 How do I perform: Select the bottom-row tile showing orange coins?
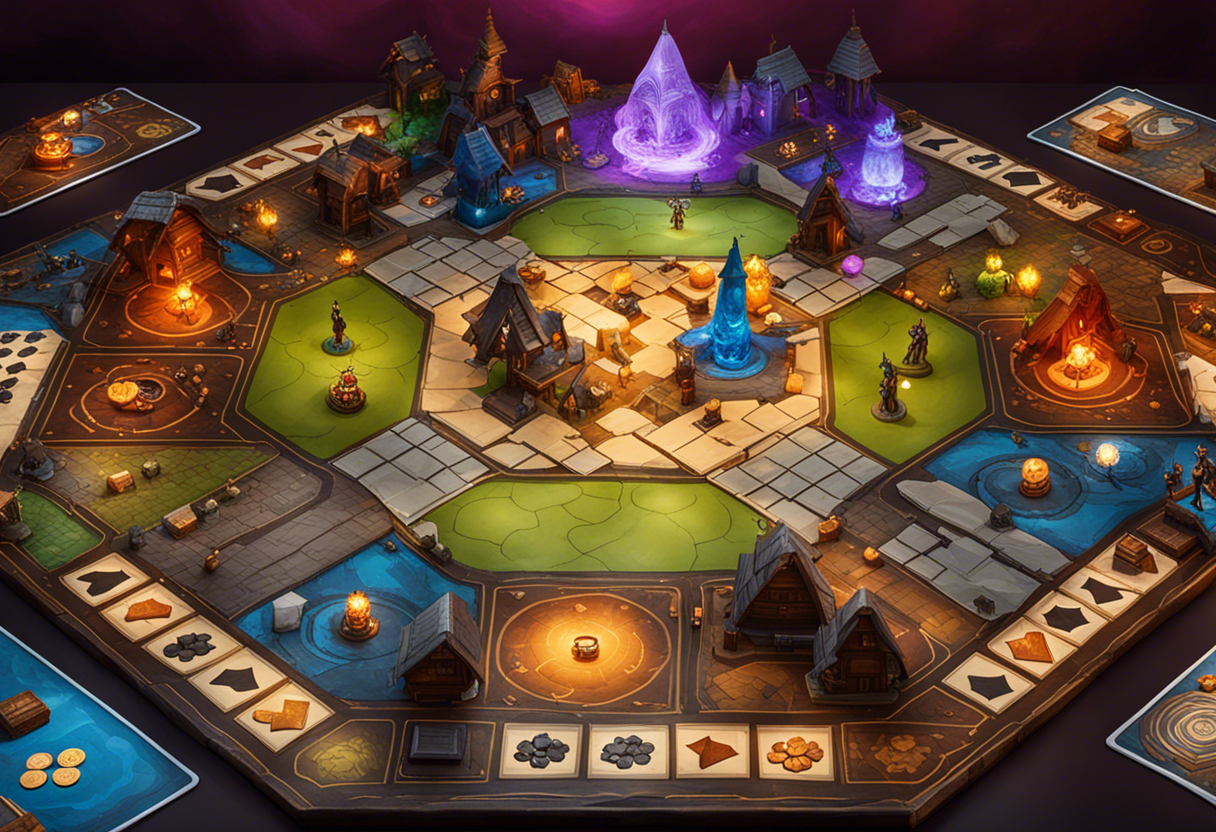(795, 752)
